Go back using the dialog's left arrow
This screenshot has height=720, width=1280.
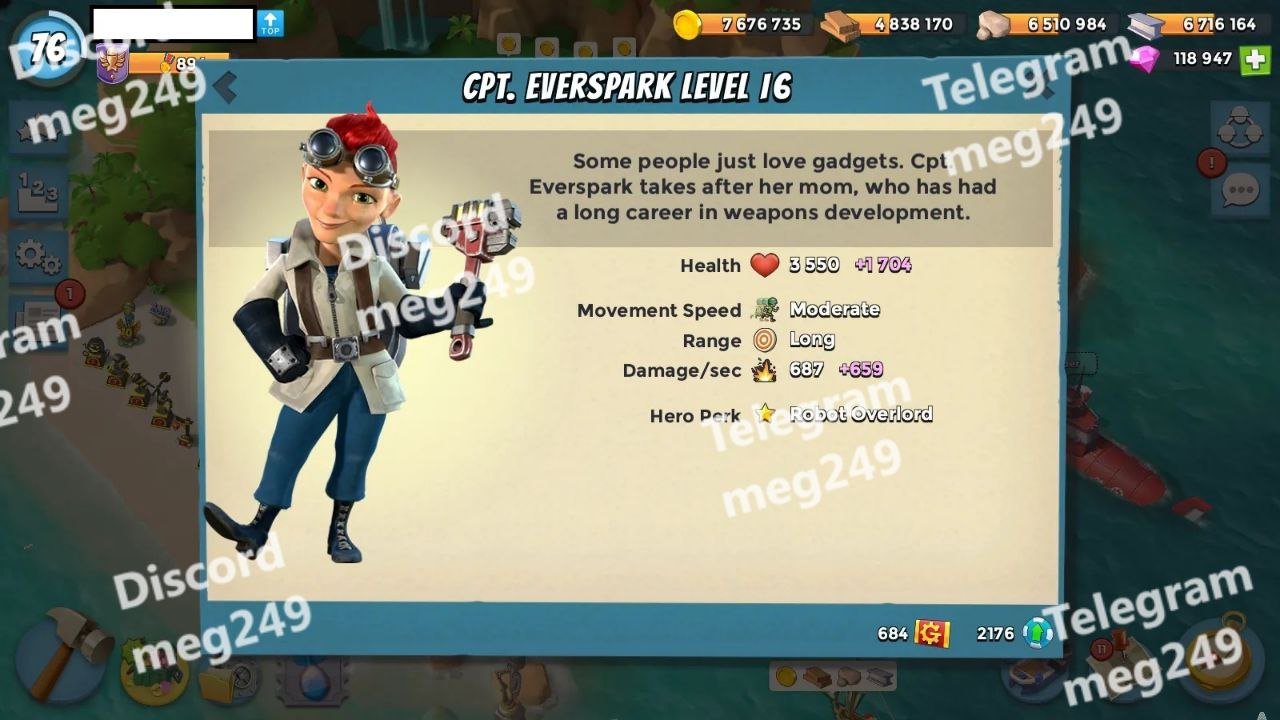(x=225, y=88)
